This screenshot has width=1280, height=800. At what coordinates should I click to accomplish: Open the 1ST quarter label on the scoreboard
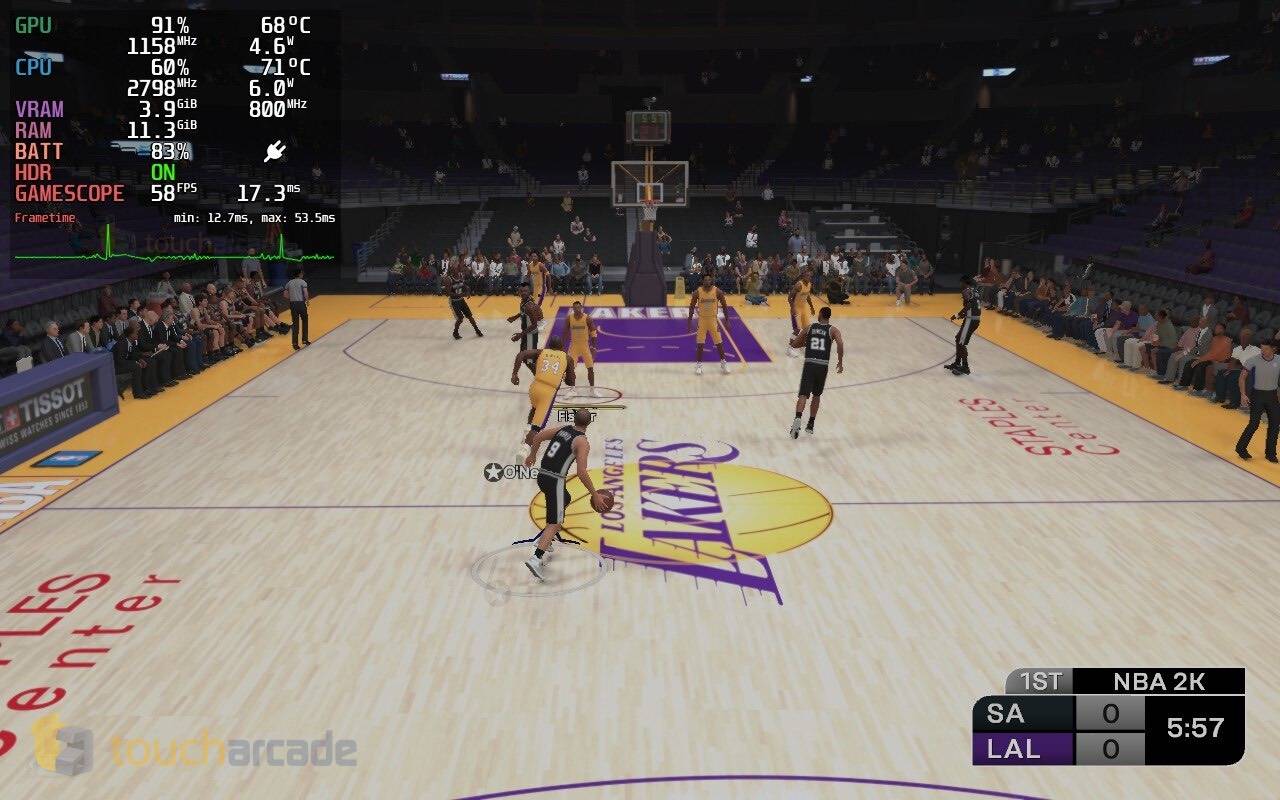click(1042, 682)
